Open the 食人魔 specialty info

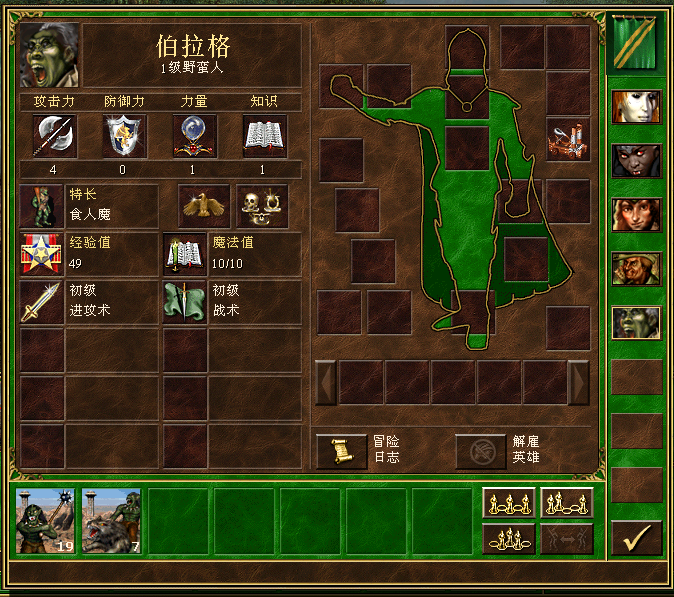pyautogui.click(x=42, y=207)
